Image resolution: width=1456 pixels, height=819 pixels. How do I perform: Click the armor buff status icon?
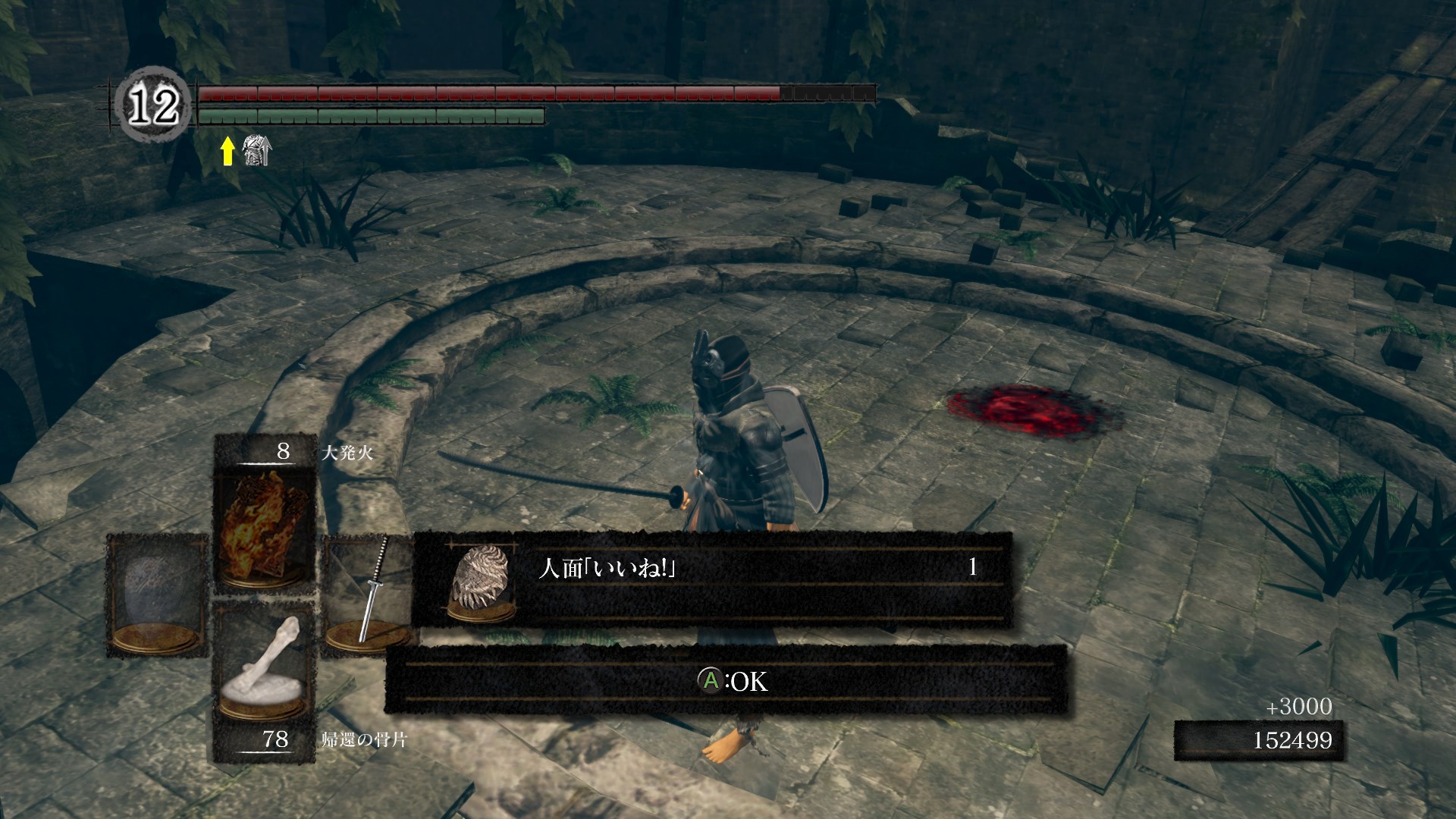[x=256, y=150]
